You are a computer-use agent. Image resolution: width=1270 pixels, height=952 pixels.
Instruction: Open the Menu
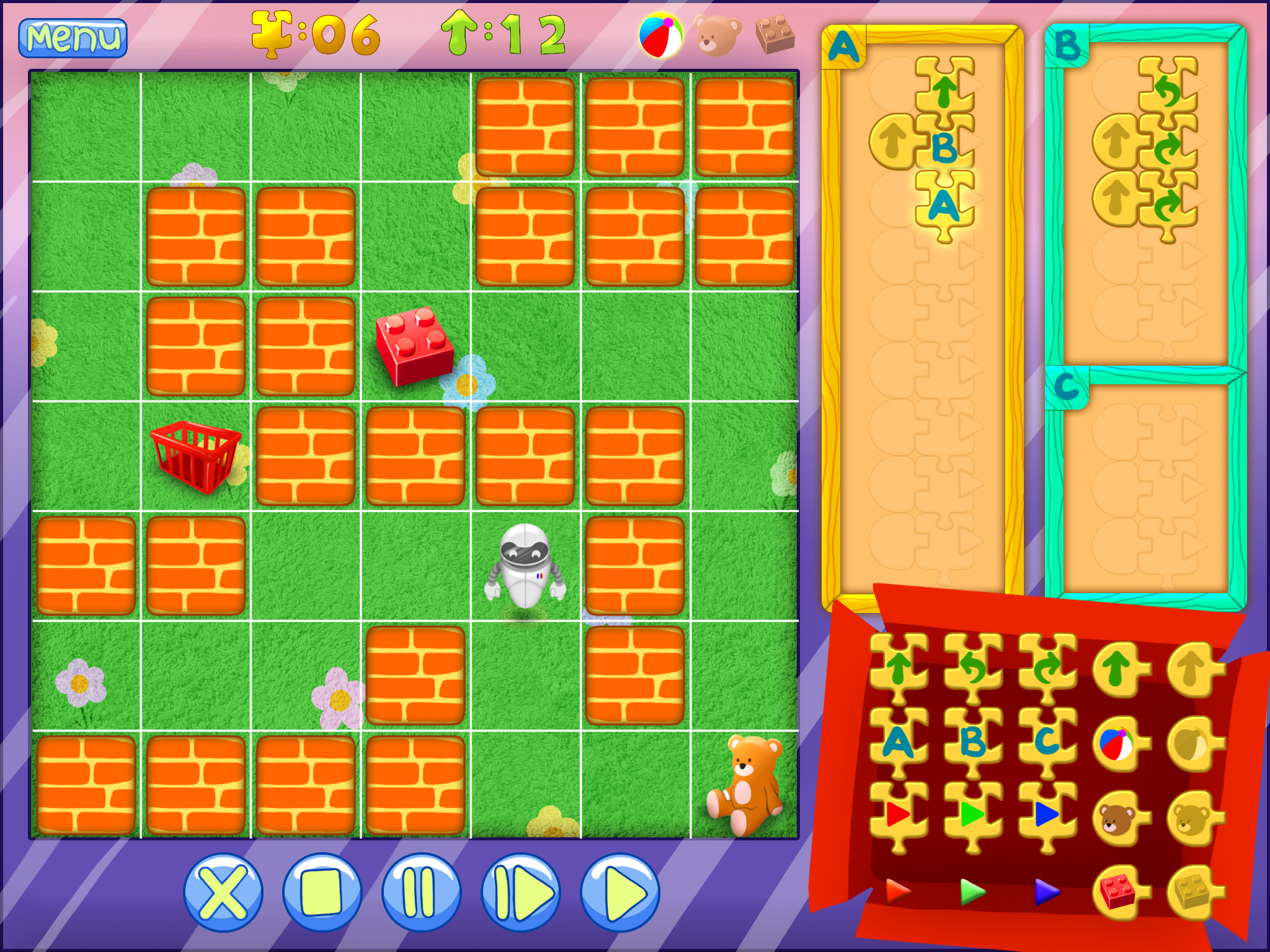73,38
